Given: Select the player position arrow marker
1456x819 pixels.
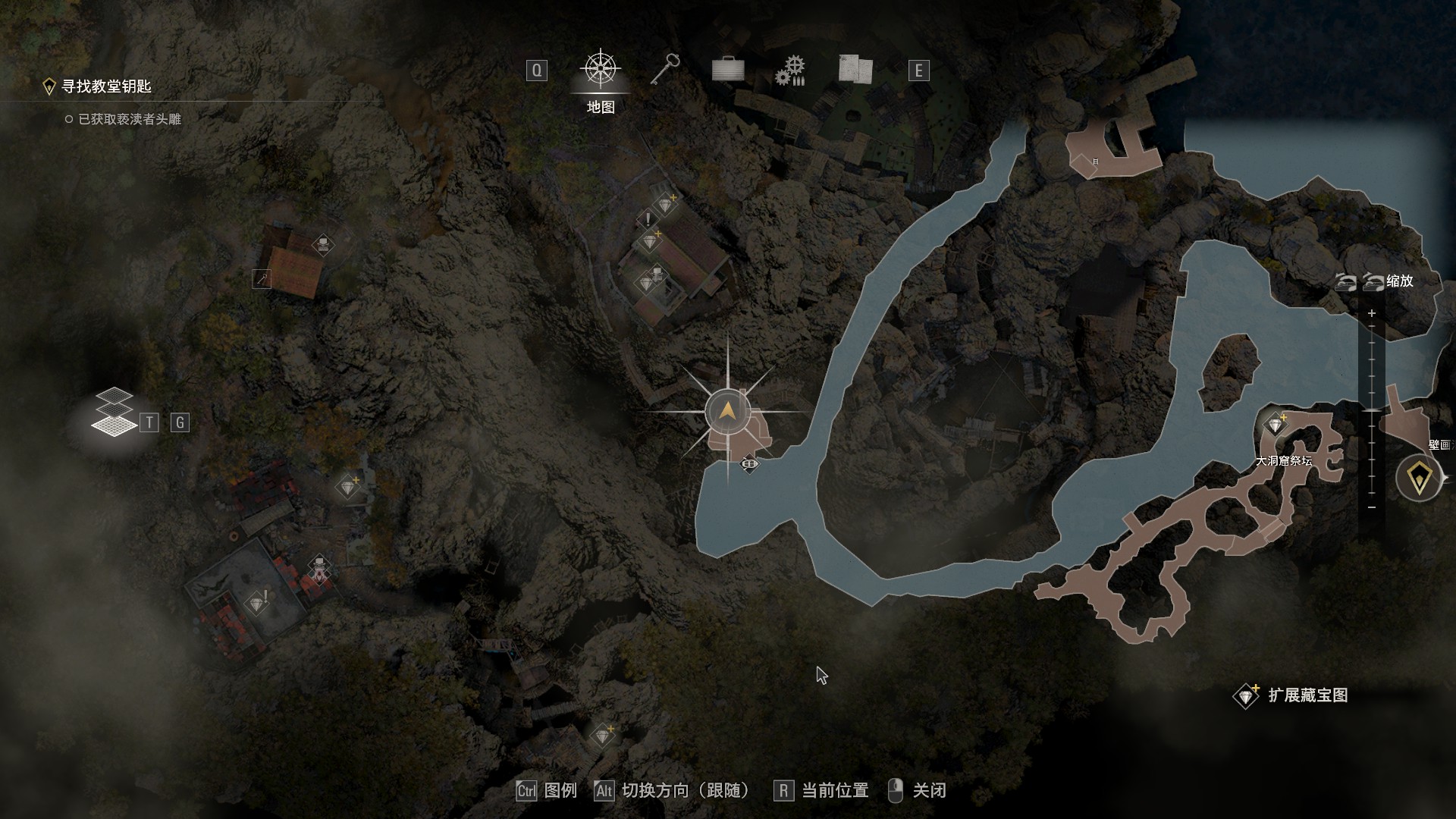Looking at the screenshot, I should [x=727, y=412].
